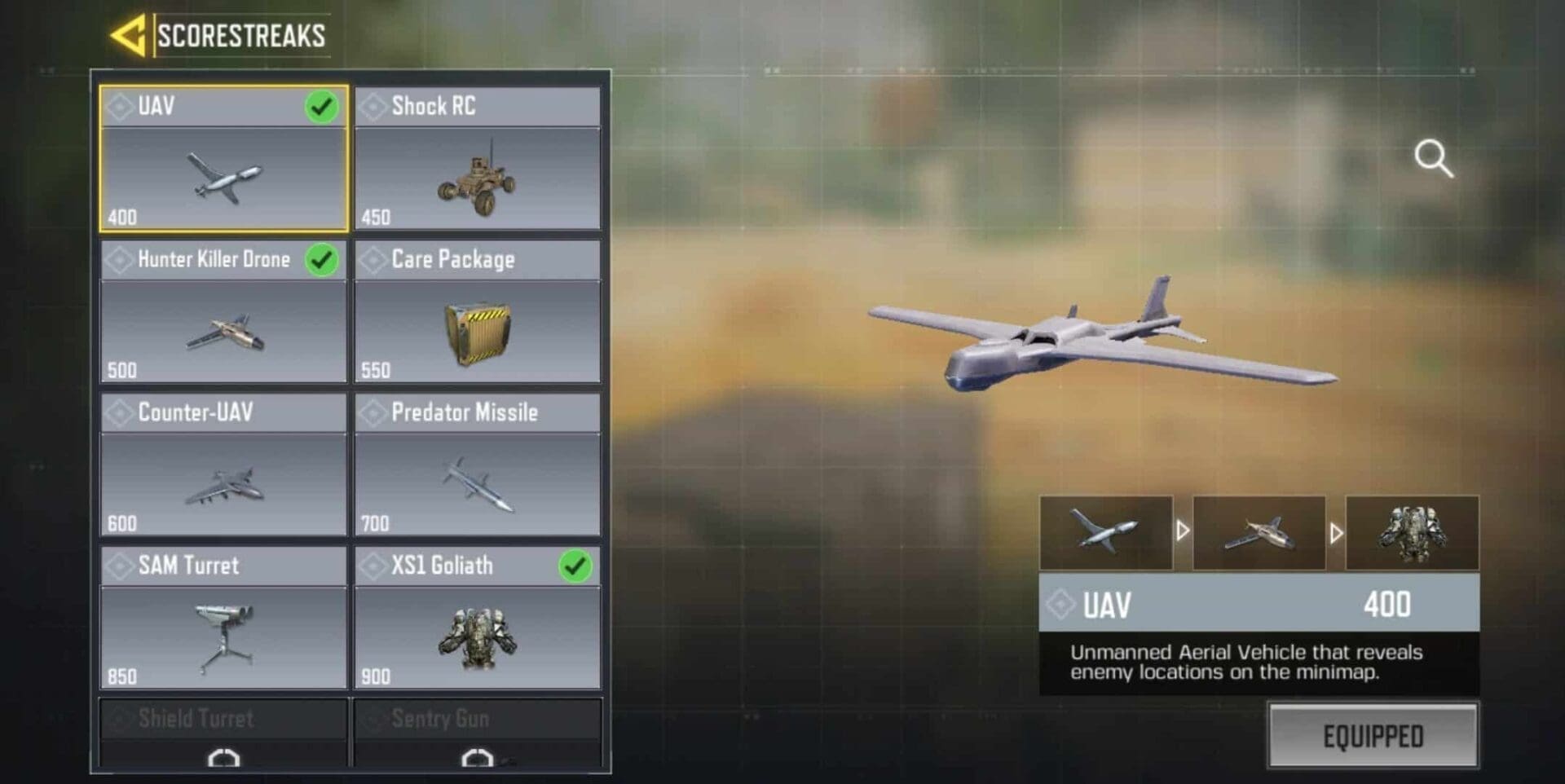The width and height of the screenshot is (1565, 784).
Task: Toggle XS1 Goliath equipped checkmark
Action: pos(576,565)
